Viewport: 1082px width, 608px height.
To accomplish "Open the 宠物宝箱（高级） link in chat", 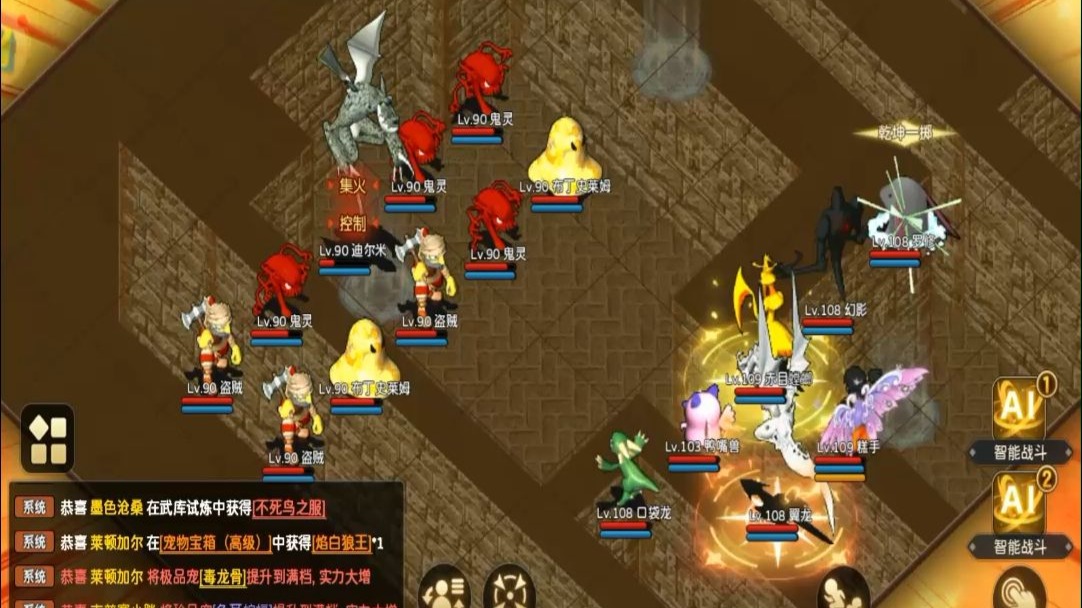I will pos(217,543).
